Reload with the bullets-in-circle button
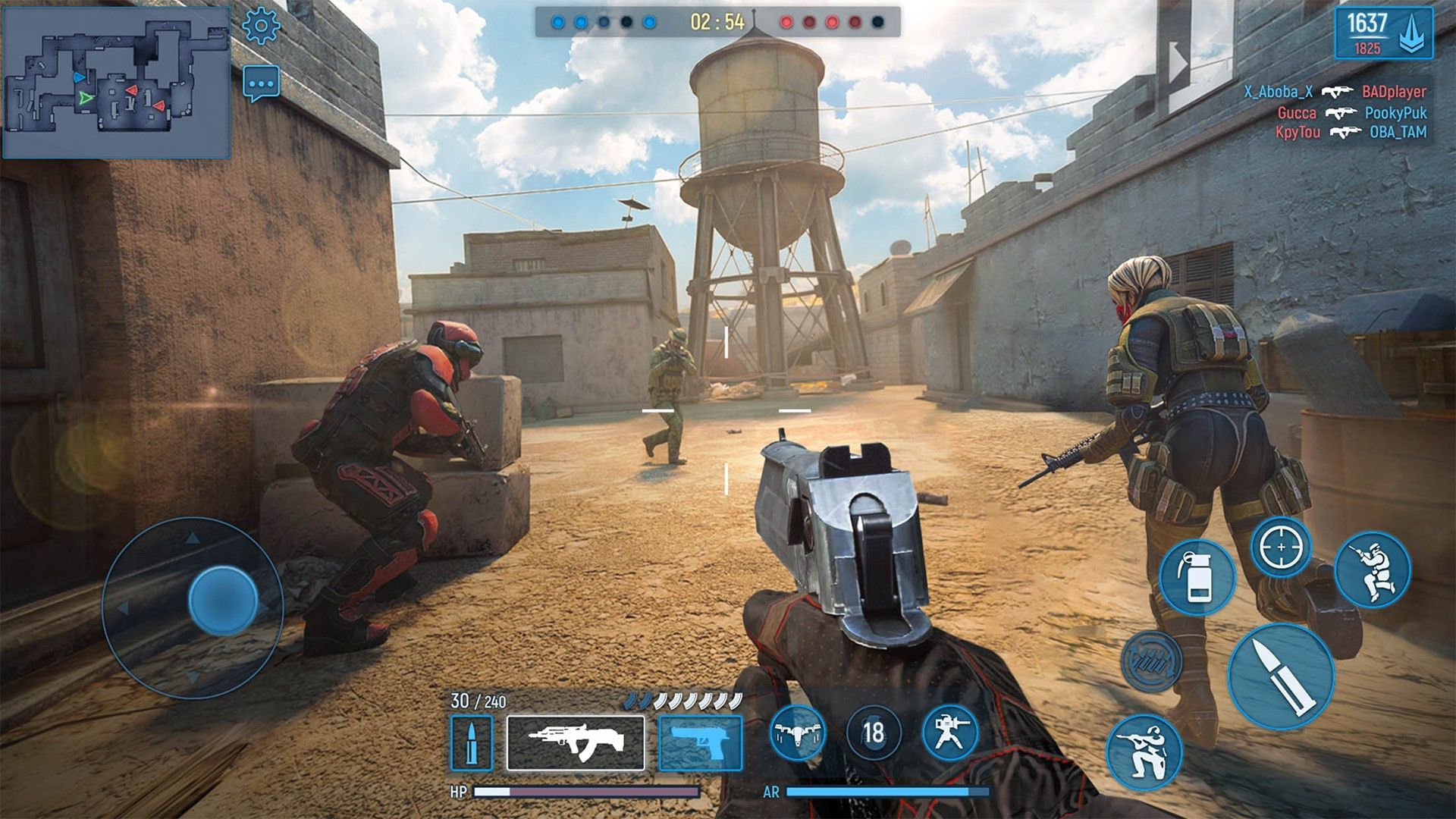The height and width of the screenshot is (819, 1456). [1152, 661]
